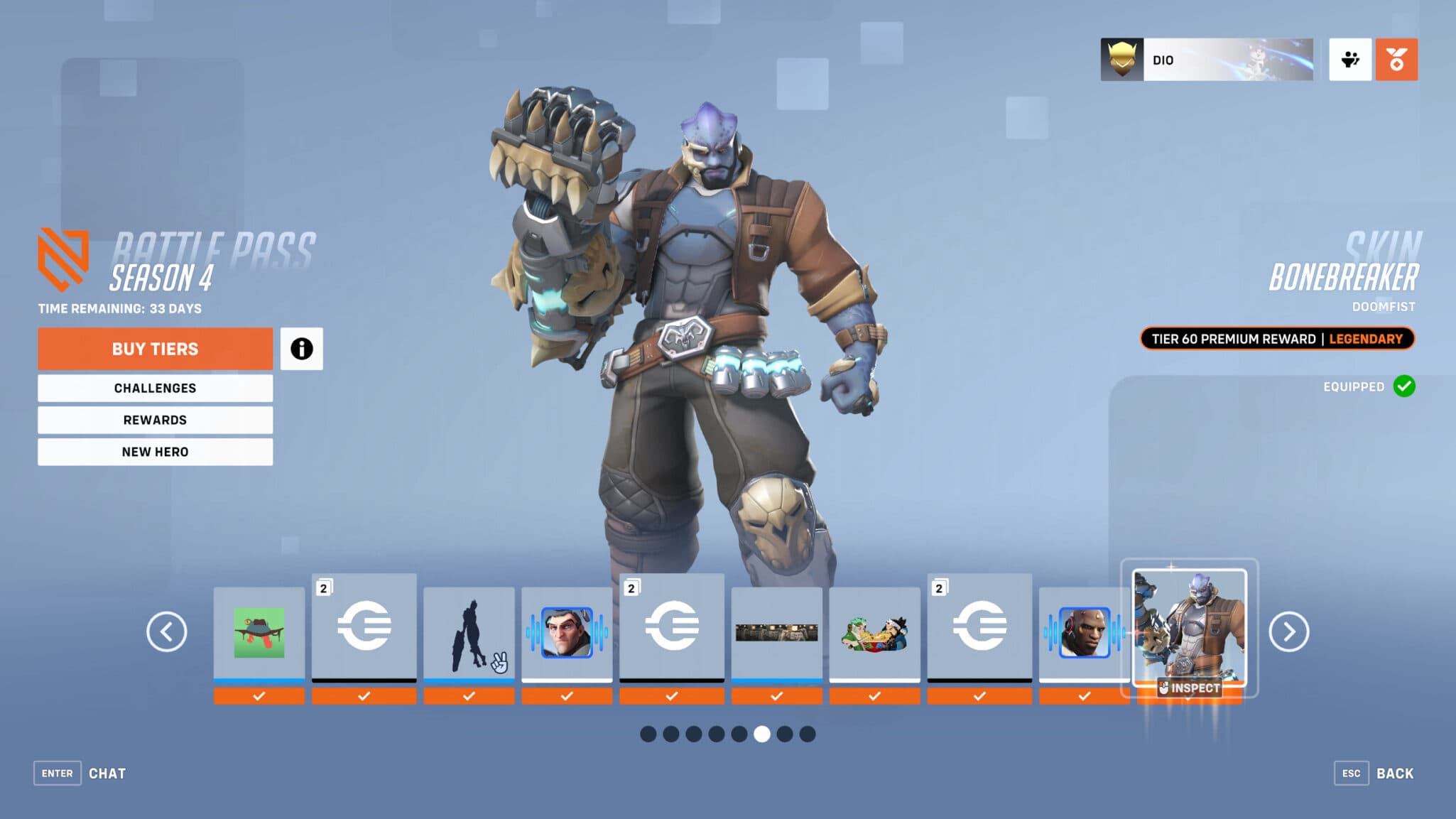Image resolution: width=1456 pixels, height=819 pixels.
Task: Open the Rewards tab
Action: click(155, 420)
